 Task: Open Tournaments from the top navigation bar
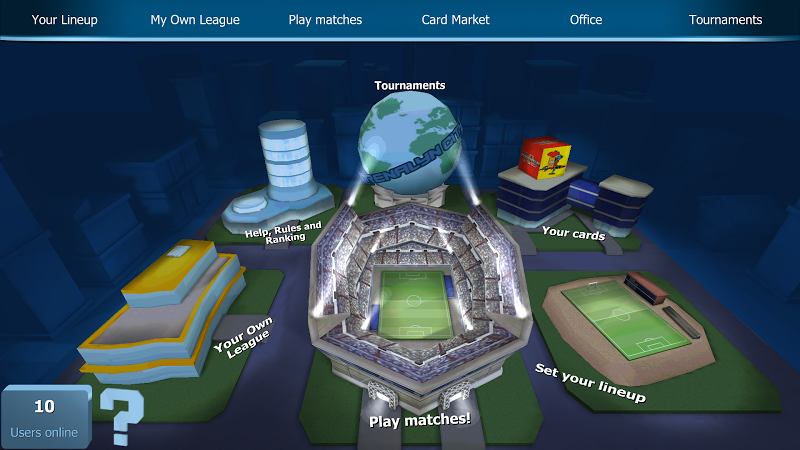(726, 20)
